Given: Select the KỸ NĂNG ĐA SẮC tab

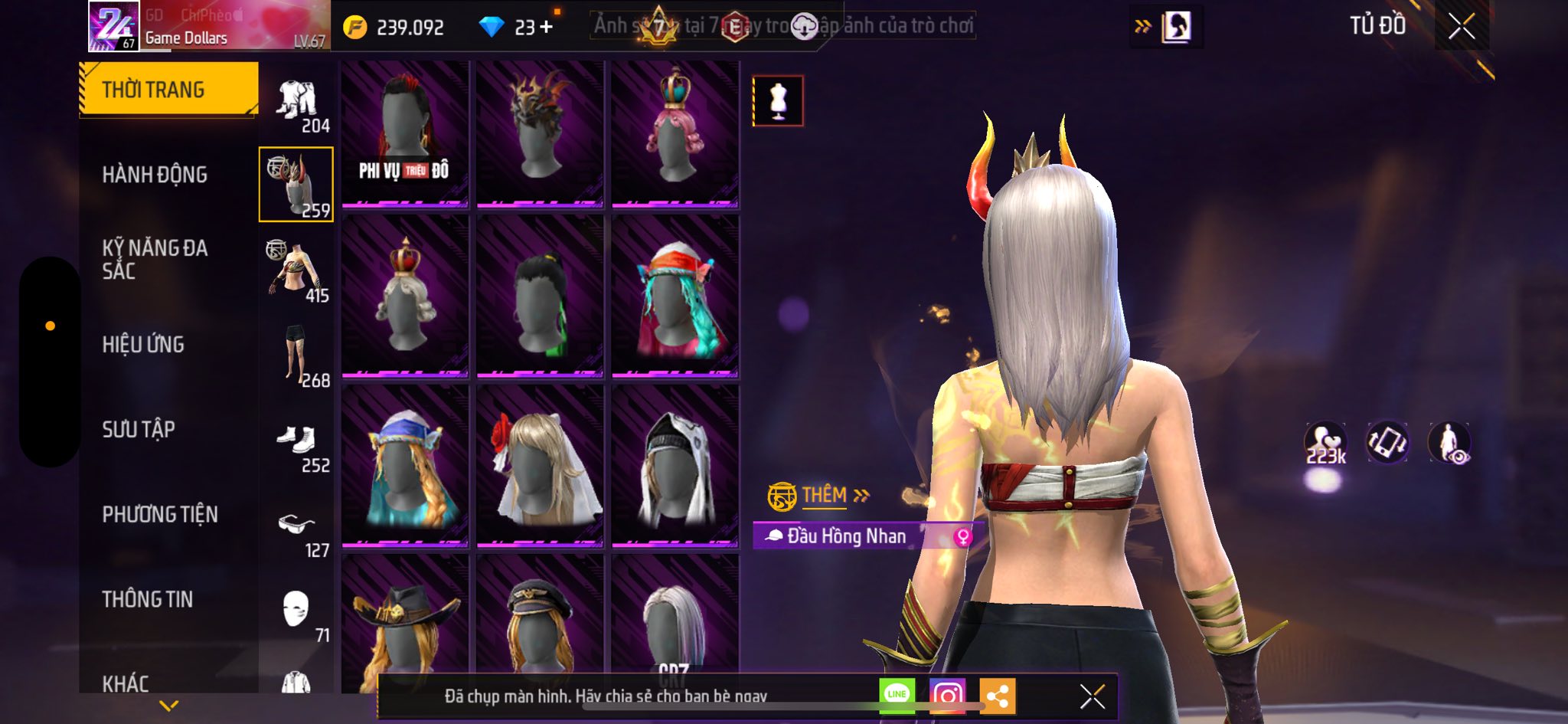Looking at the screenshot, I should pyautogui.click(x=155, y=259).
